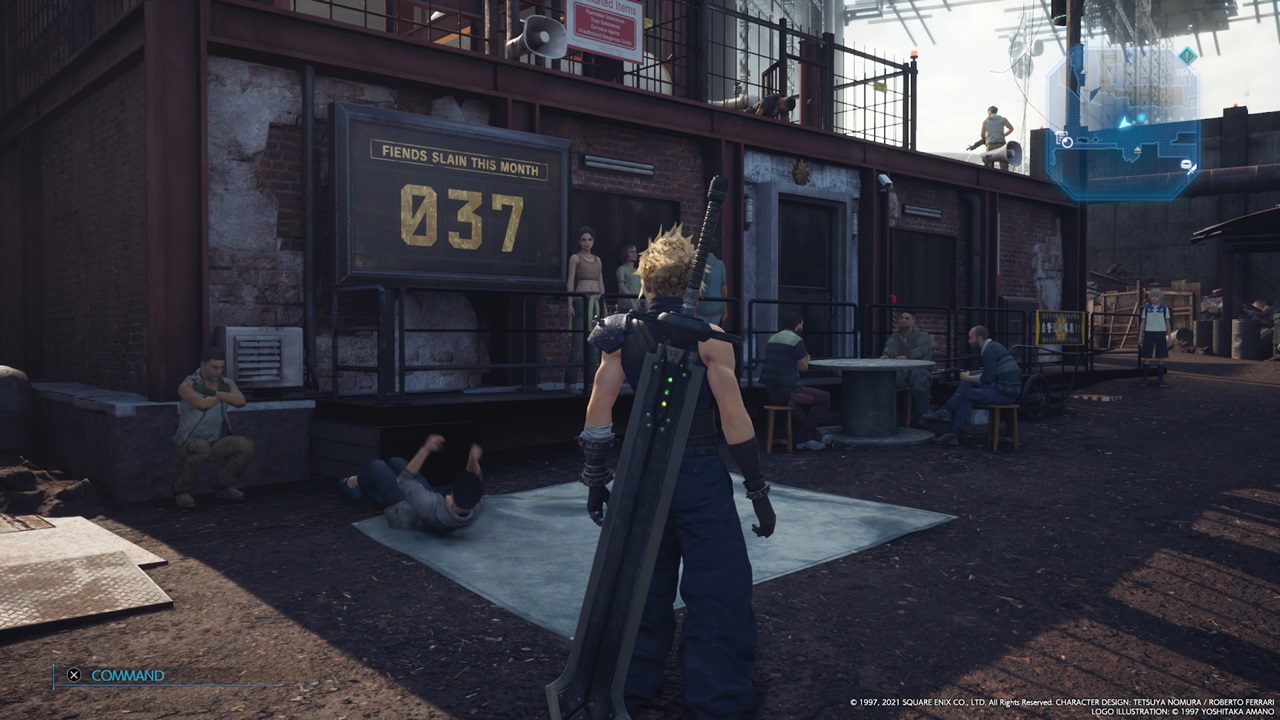Select the bench icon on the minimap's lower-left

1064,138
